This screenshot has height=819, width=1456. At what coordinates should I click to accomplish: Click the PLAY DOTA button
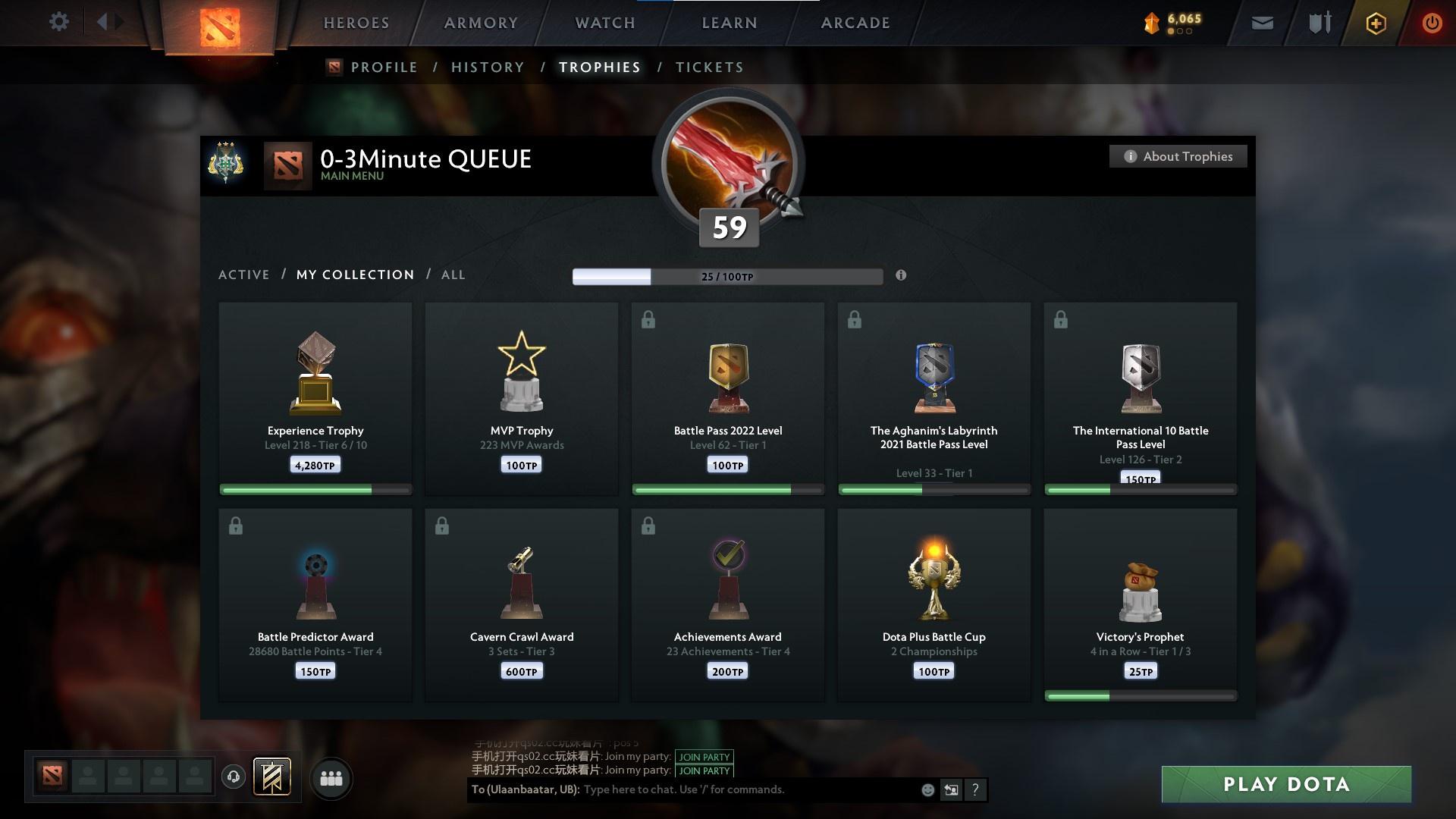pyautogui.click(x=1285, y=785)
